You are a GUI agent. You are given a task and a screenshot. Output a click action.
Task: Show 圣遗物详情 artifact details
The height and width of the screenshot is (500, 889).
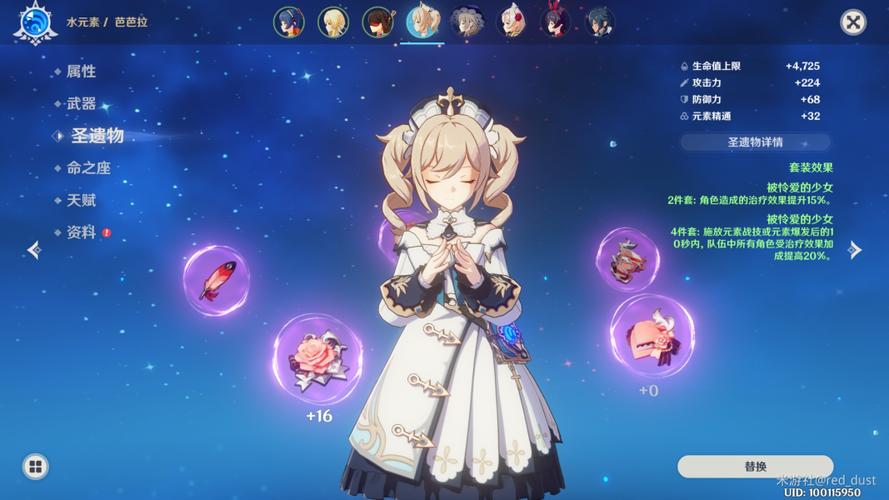pyautogui.click(x=755, y=143)
